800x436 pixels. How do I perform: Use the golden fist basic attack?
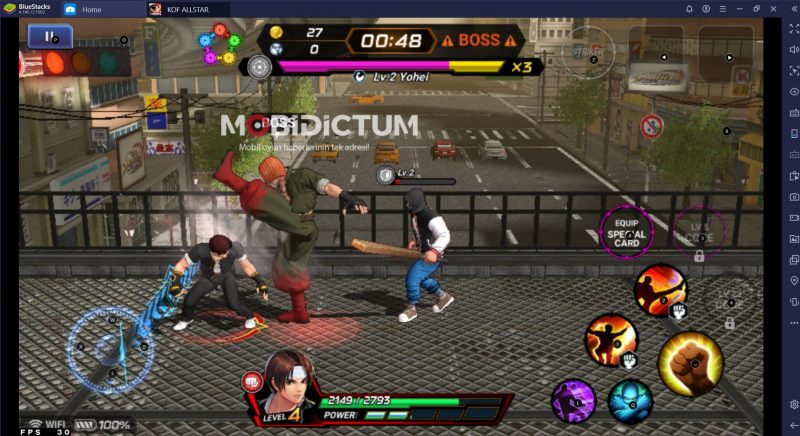690,363
